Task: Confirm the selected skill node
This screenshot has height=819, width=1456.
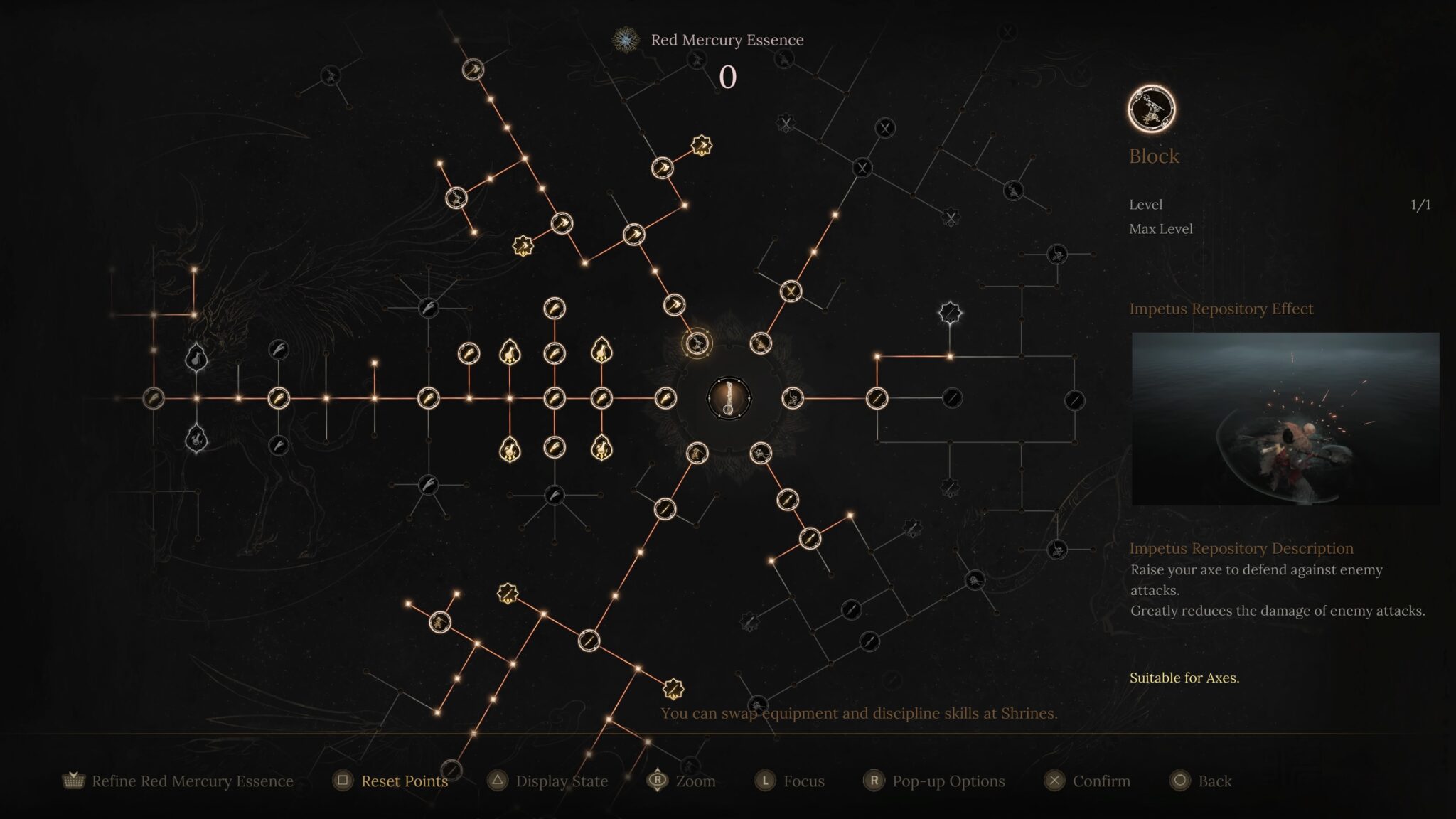Action: pyautogui.click(x=1101, y=781)
